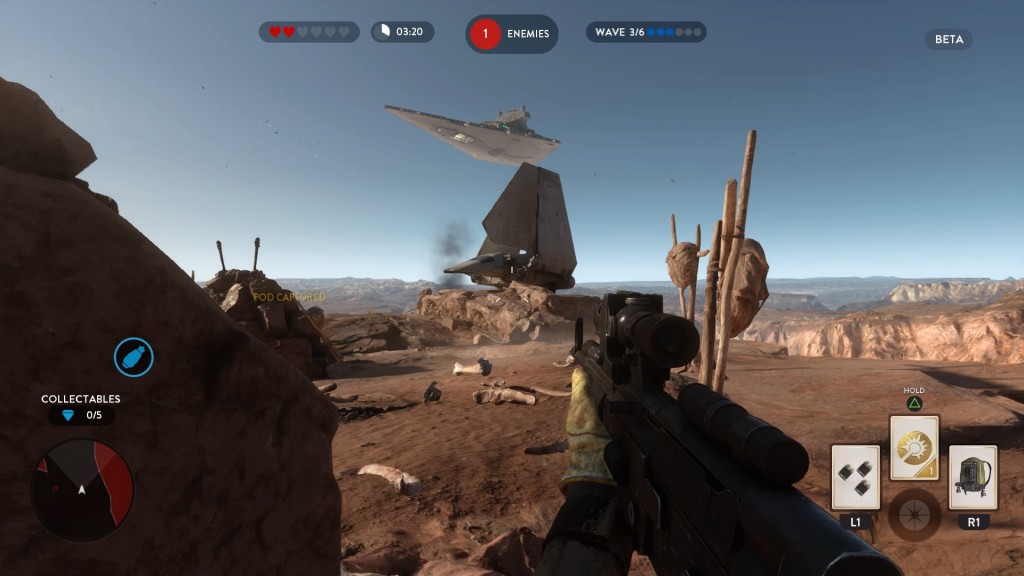Select the ion grenades star card
Image resolution: width=1024 pixels, height=576 pixels.
pos(855,477)
